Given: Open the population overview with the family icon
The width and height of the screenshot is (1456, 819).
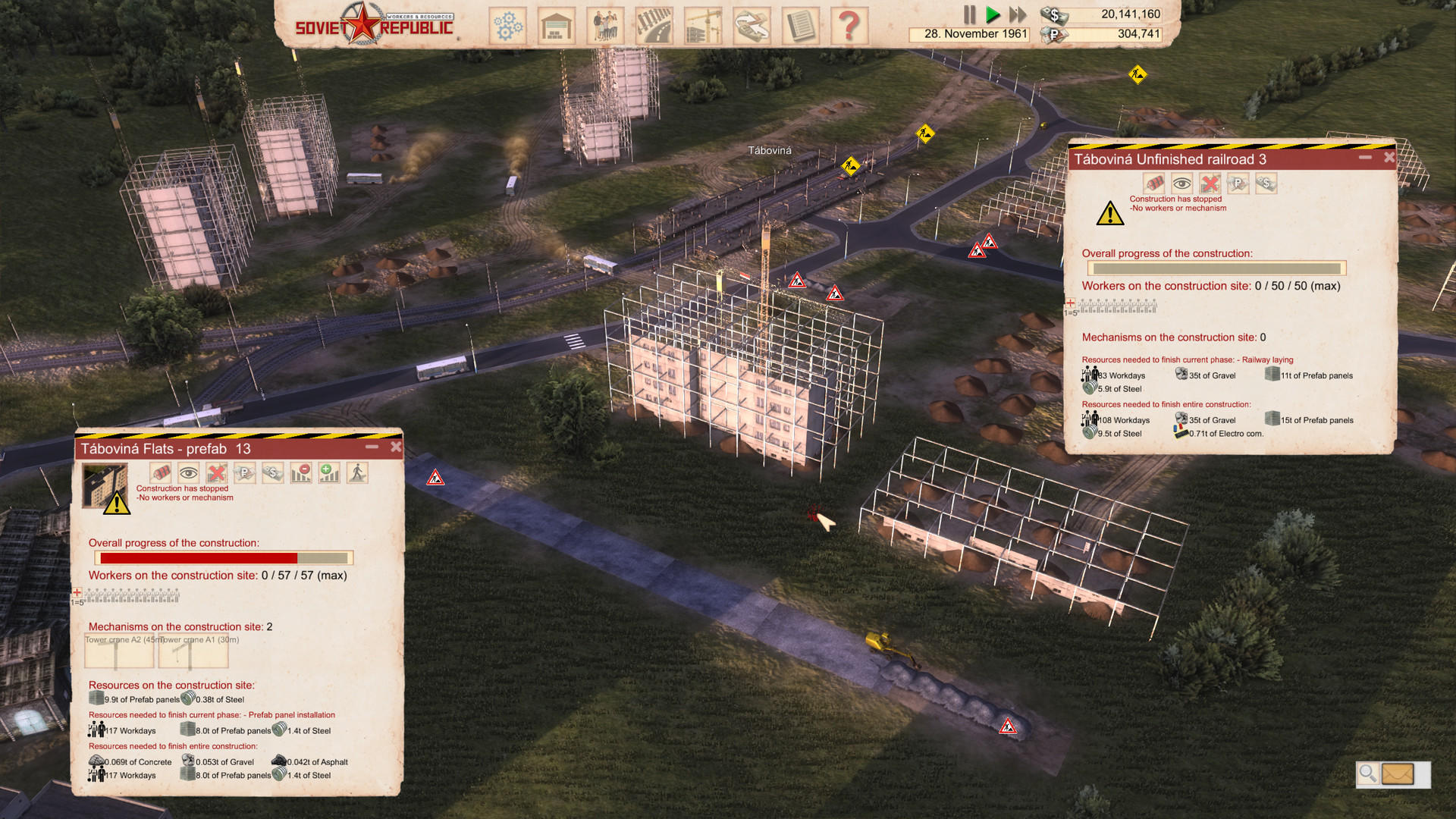Looking at the screenshot, I should click(x=605, y=25).
